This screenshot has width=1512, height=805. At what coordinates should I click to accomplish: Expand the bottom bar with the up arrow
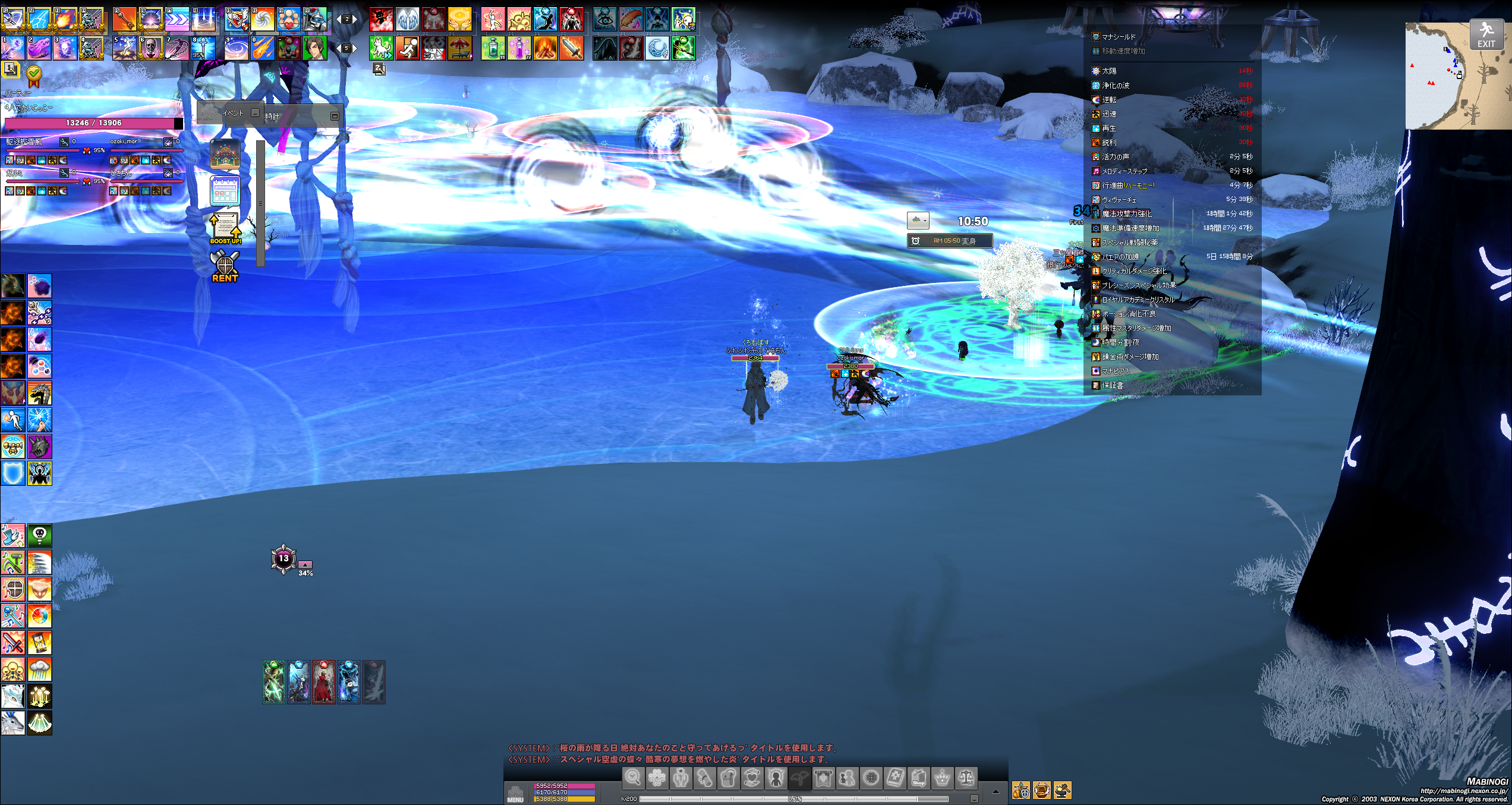(x=996, y=791)
